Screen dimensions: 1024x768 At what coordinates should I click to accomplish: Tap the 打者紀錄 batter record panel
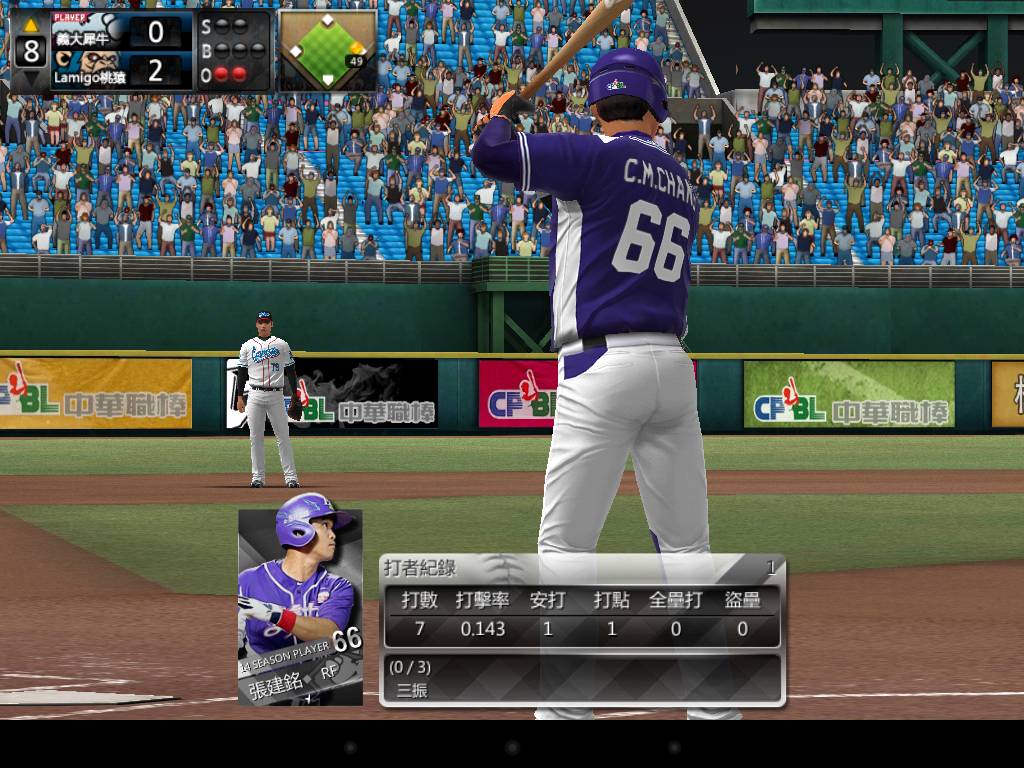(581, 630)
